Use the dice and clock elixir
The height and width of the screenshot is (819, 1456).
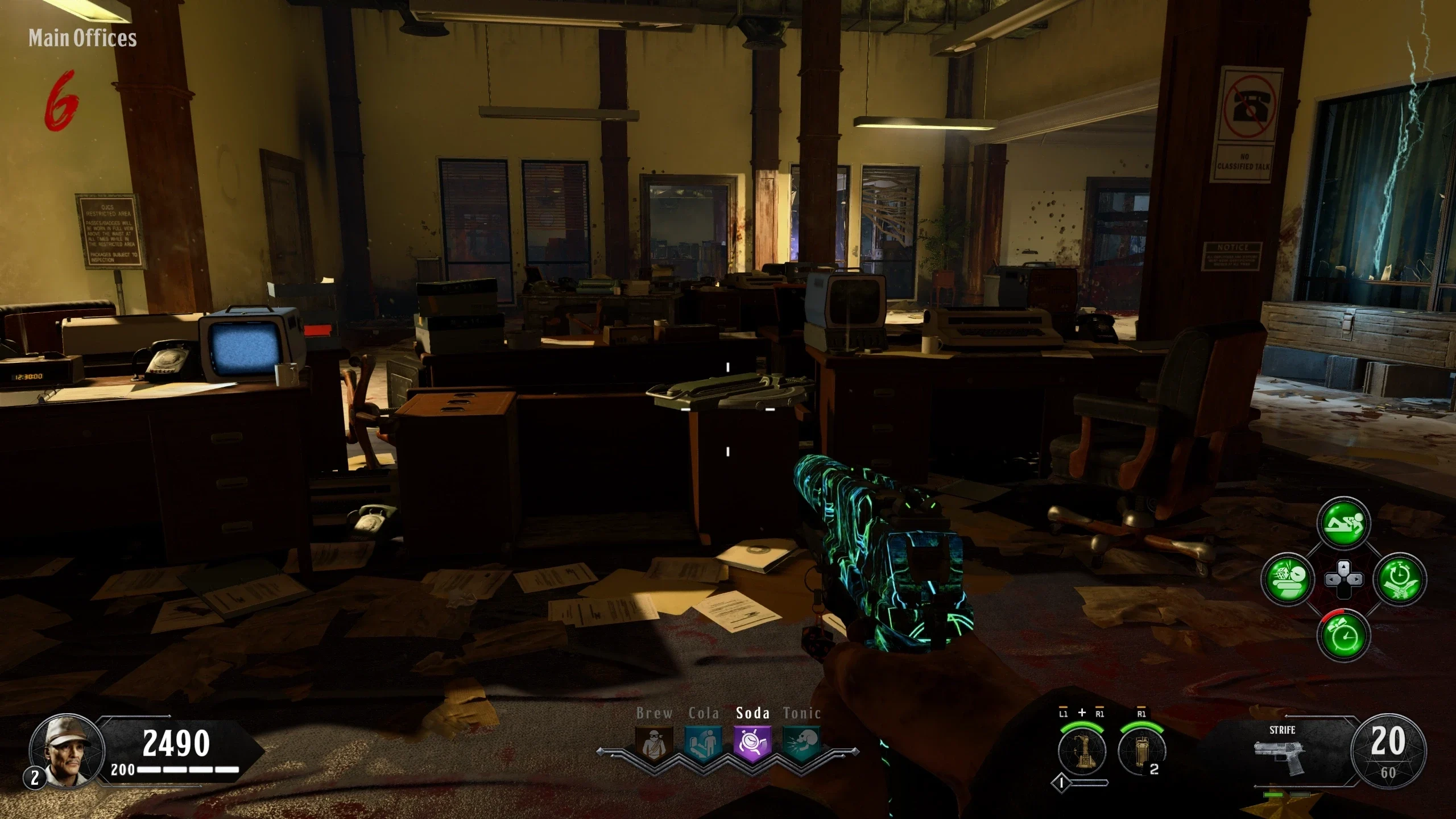coord(1288,580)
